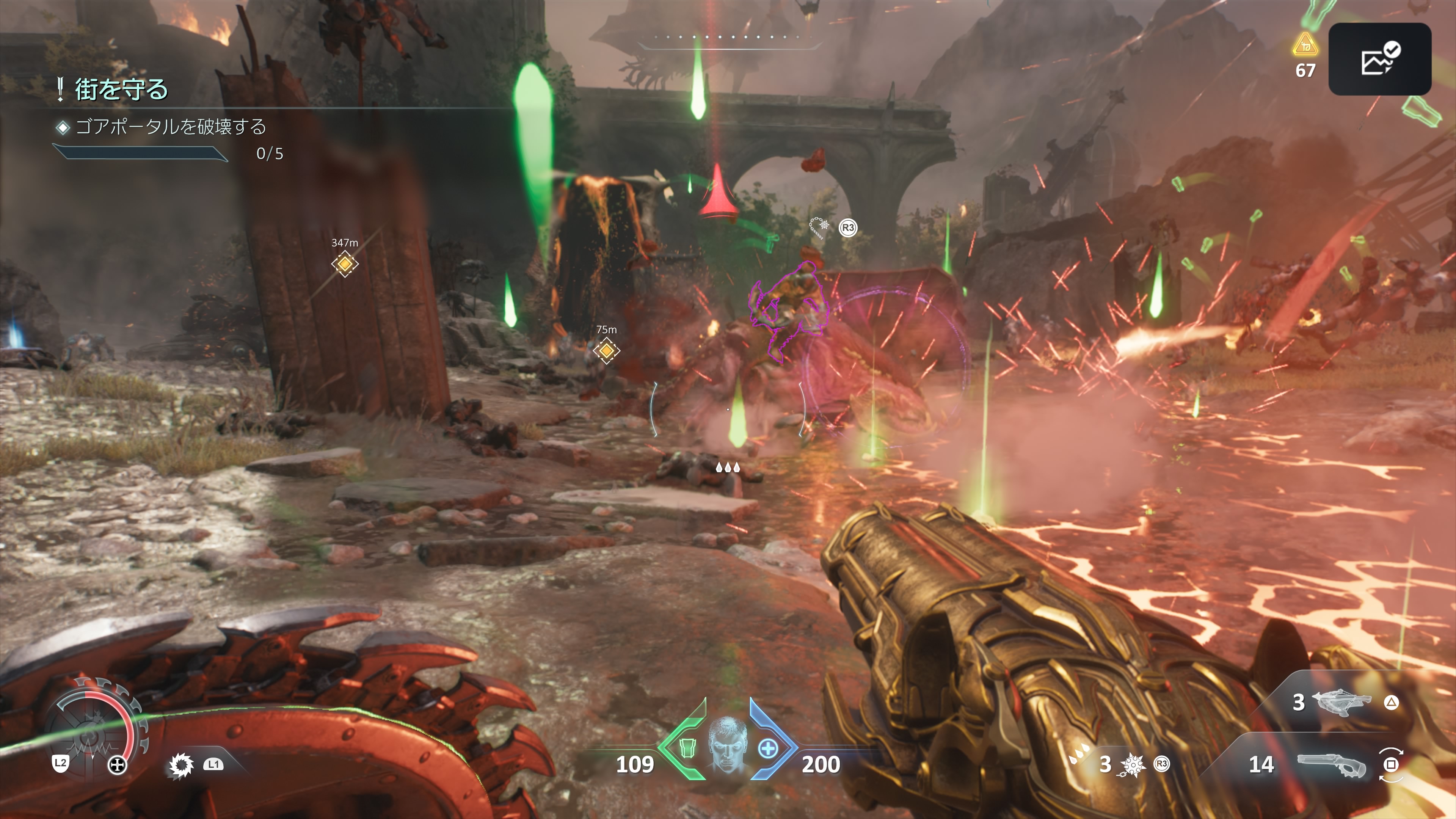The image size is (1456, 819).
Task: Click the weapon swap cycle icon
Action: pyautogui.click(x=1390, y=765)
